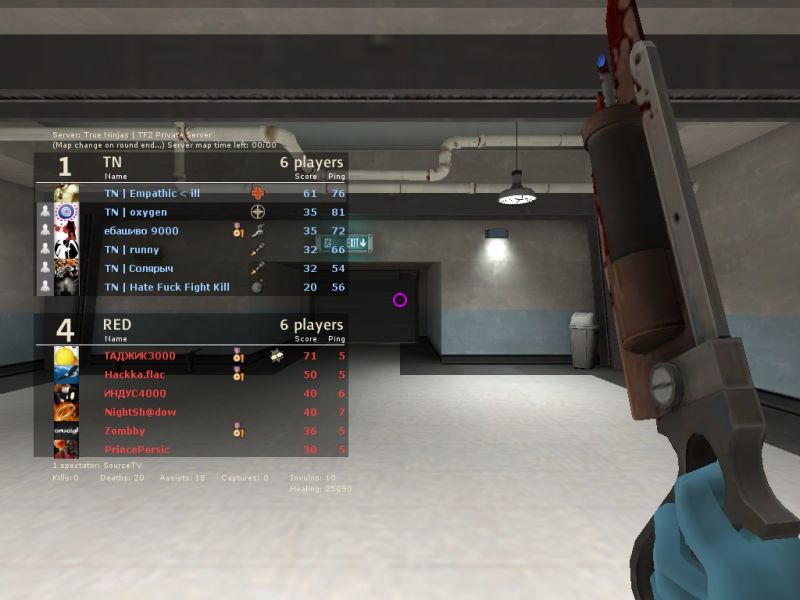Screen dimensions: 800x600
Task: Open ТАДЖИК3000's sun avatar thumbnail
Action: [x=67, y=356]
